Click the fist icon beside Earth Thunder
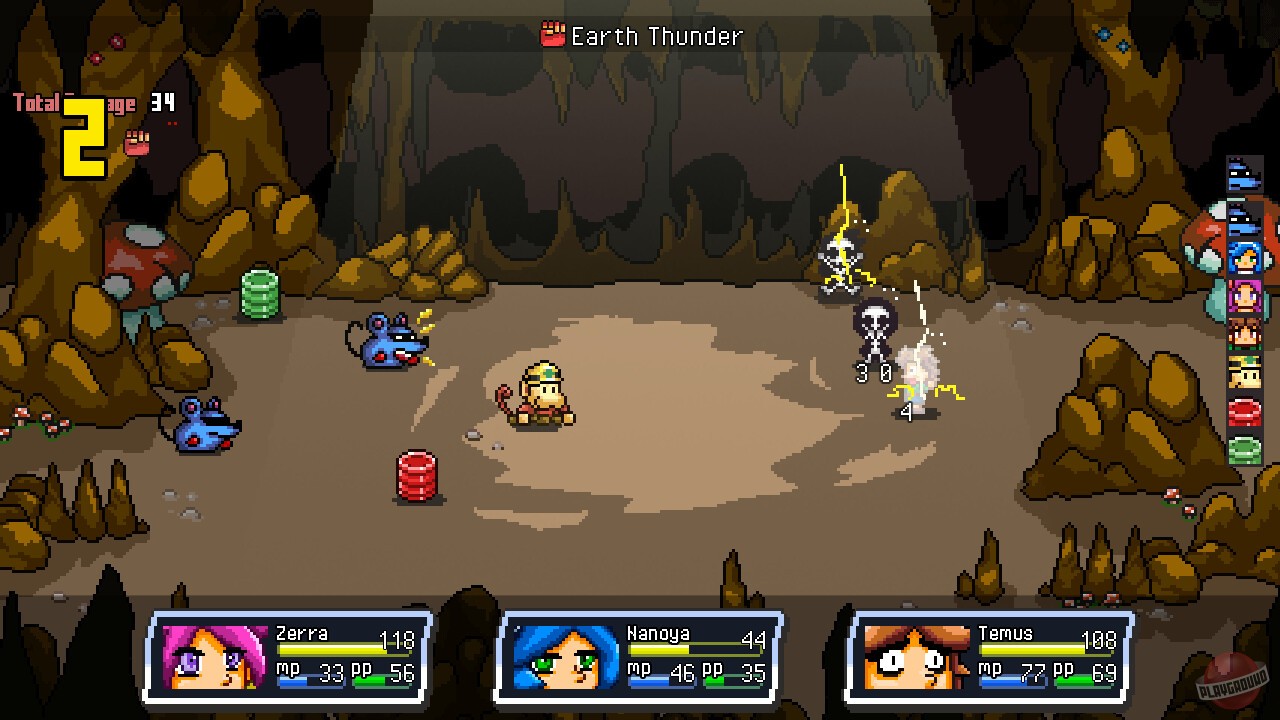This screenshot has width=1280, height=720. pyautogui.click(x=555, y=36)
